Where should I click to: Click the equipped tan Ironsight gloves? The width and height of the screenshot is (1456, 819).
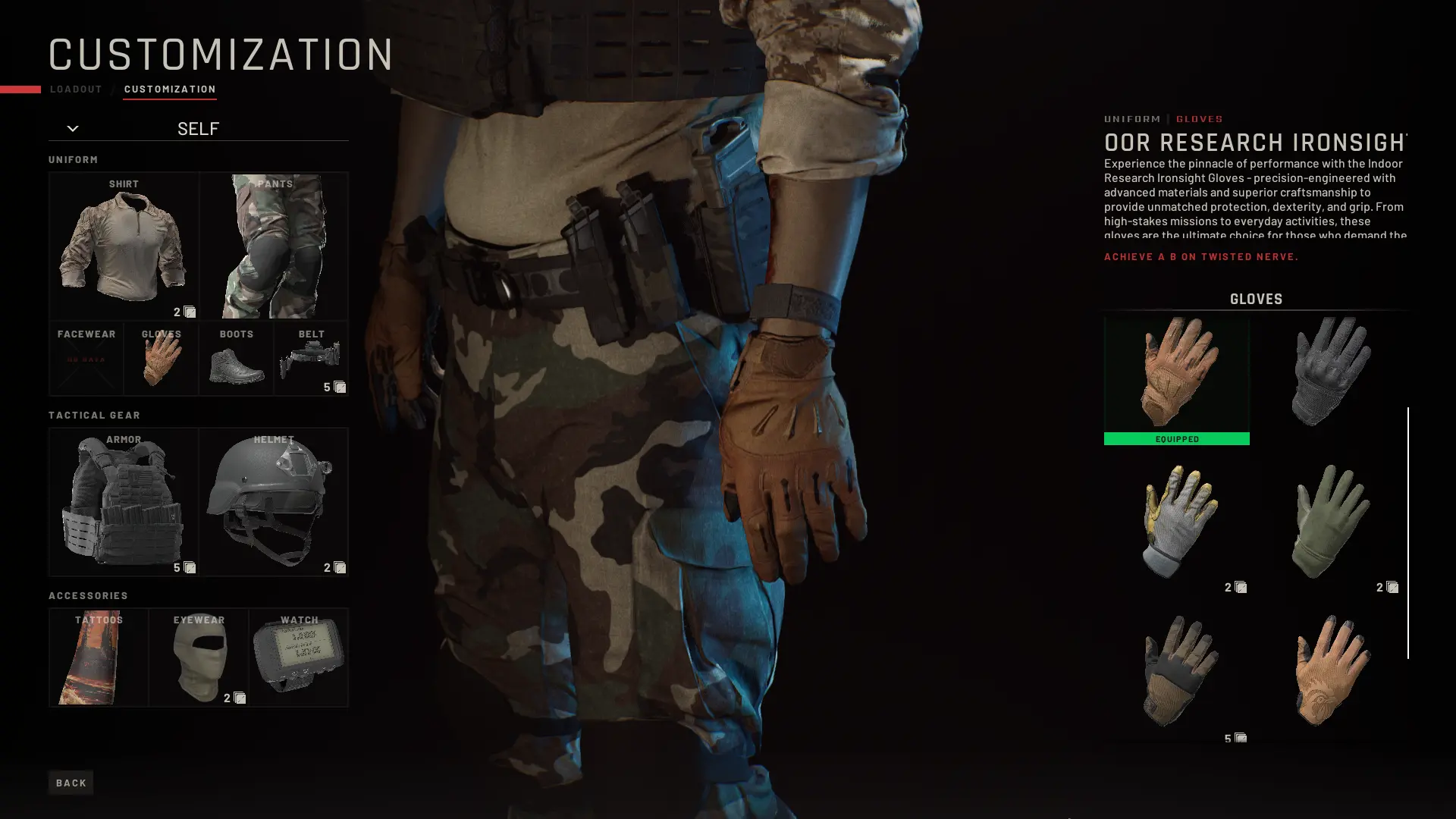click(1177, 375)
